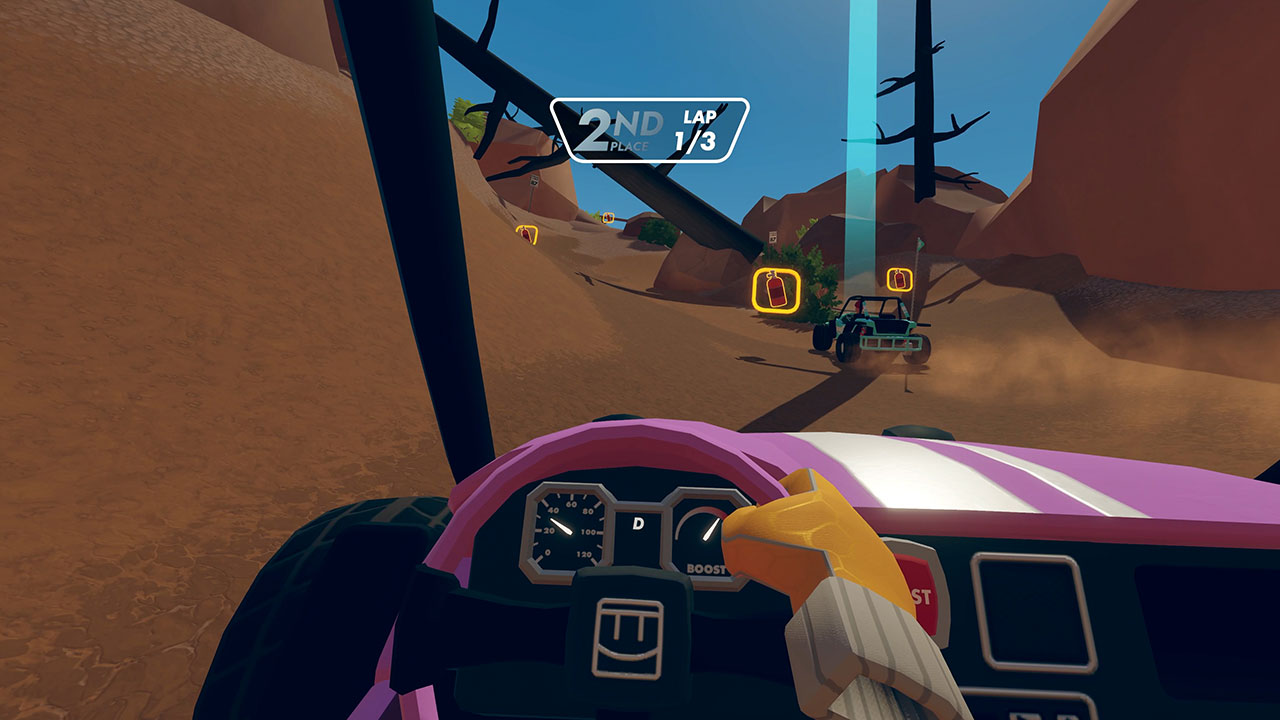Select the fire extinguisher pickup above the rival buggy
1280x720 pixels.
click(898, 278)
